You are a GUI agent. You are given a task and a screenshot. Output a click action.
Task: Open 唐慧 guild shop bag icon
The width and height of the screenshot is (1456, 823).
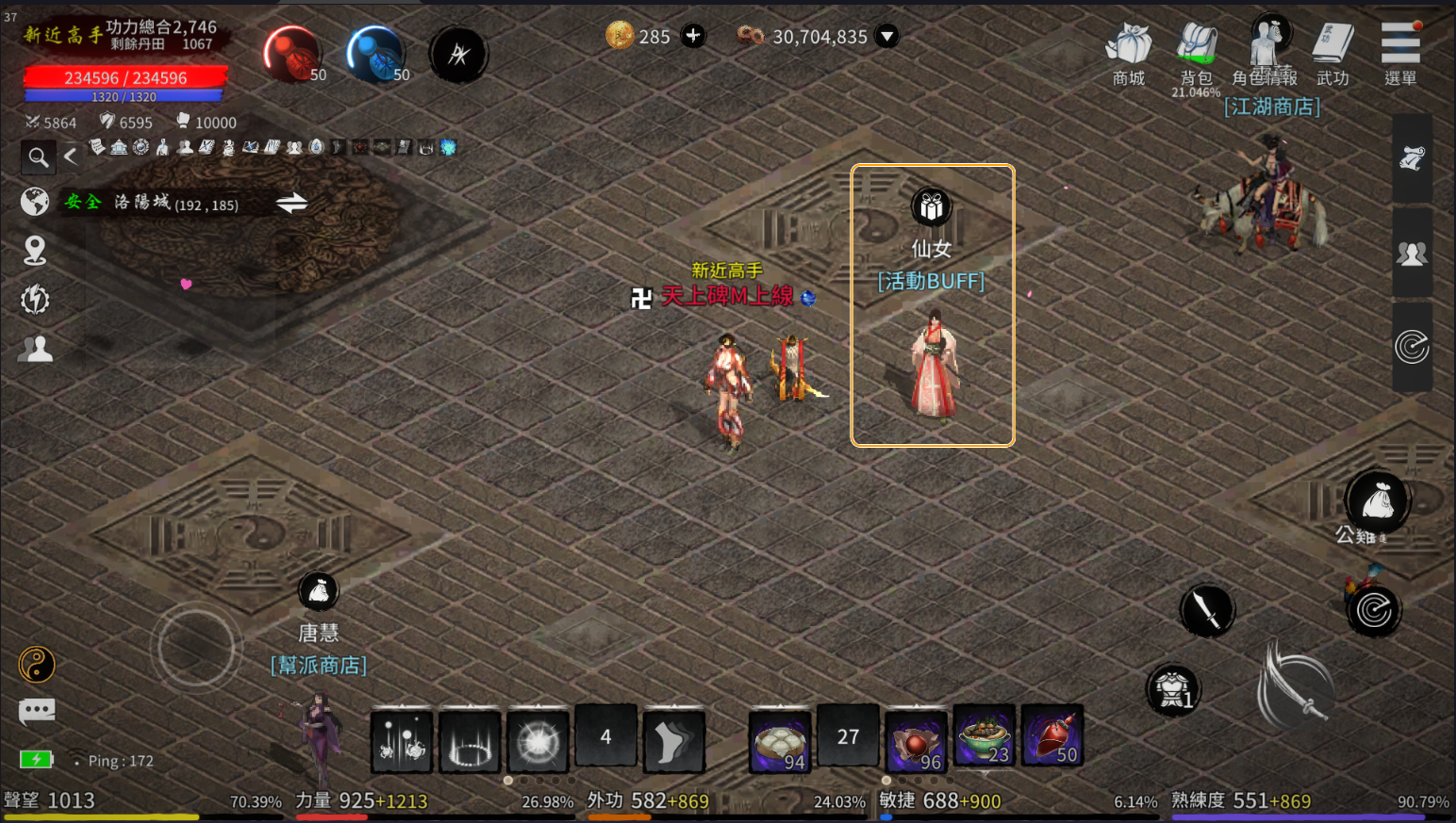319,592
